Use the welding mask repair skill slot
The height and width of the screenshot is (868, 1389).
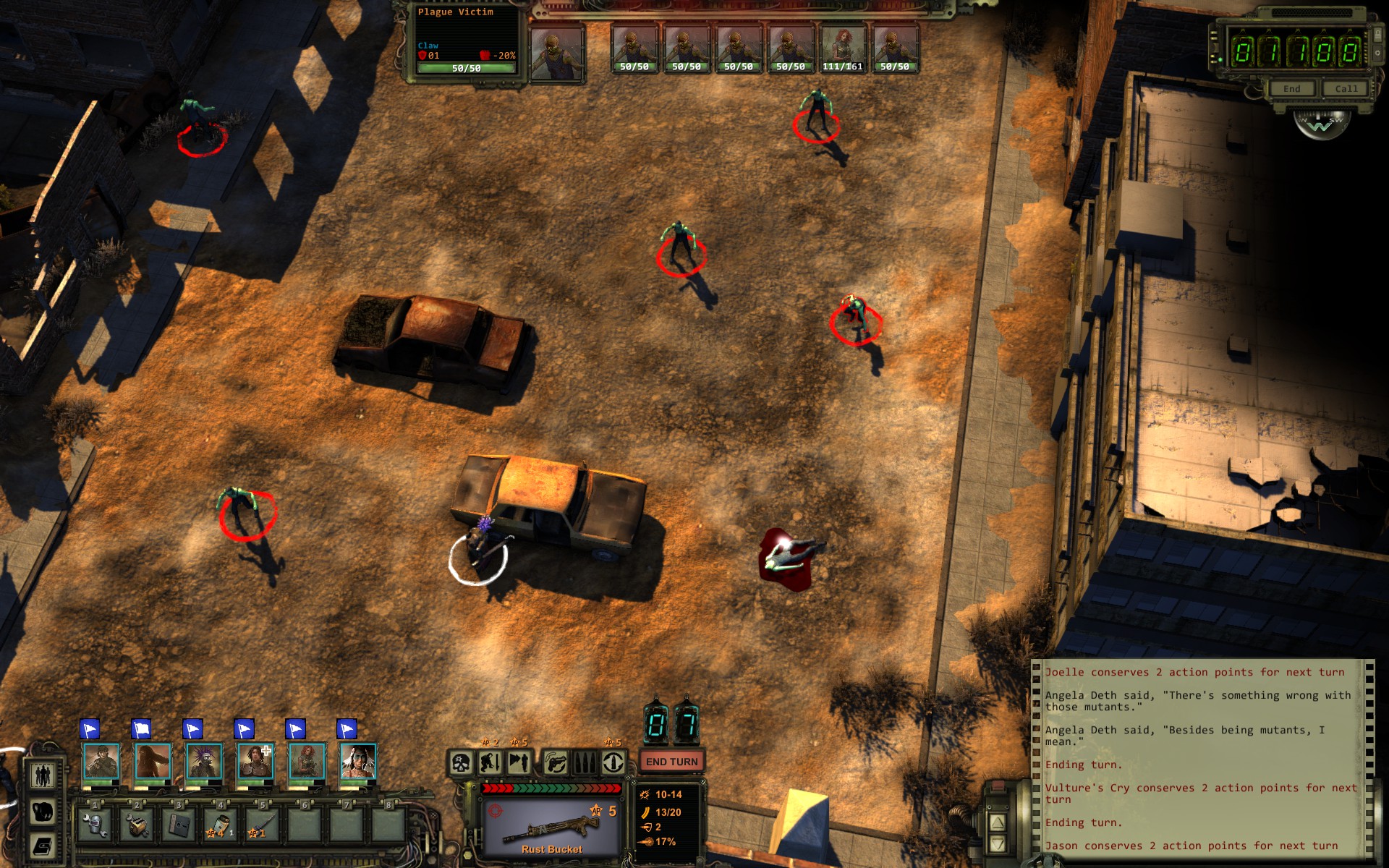pos(95,825)
